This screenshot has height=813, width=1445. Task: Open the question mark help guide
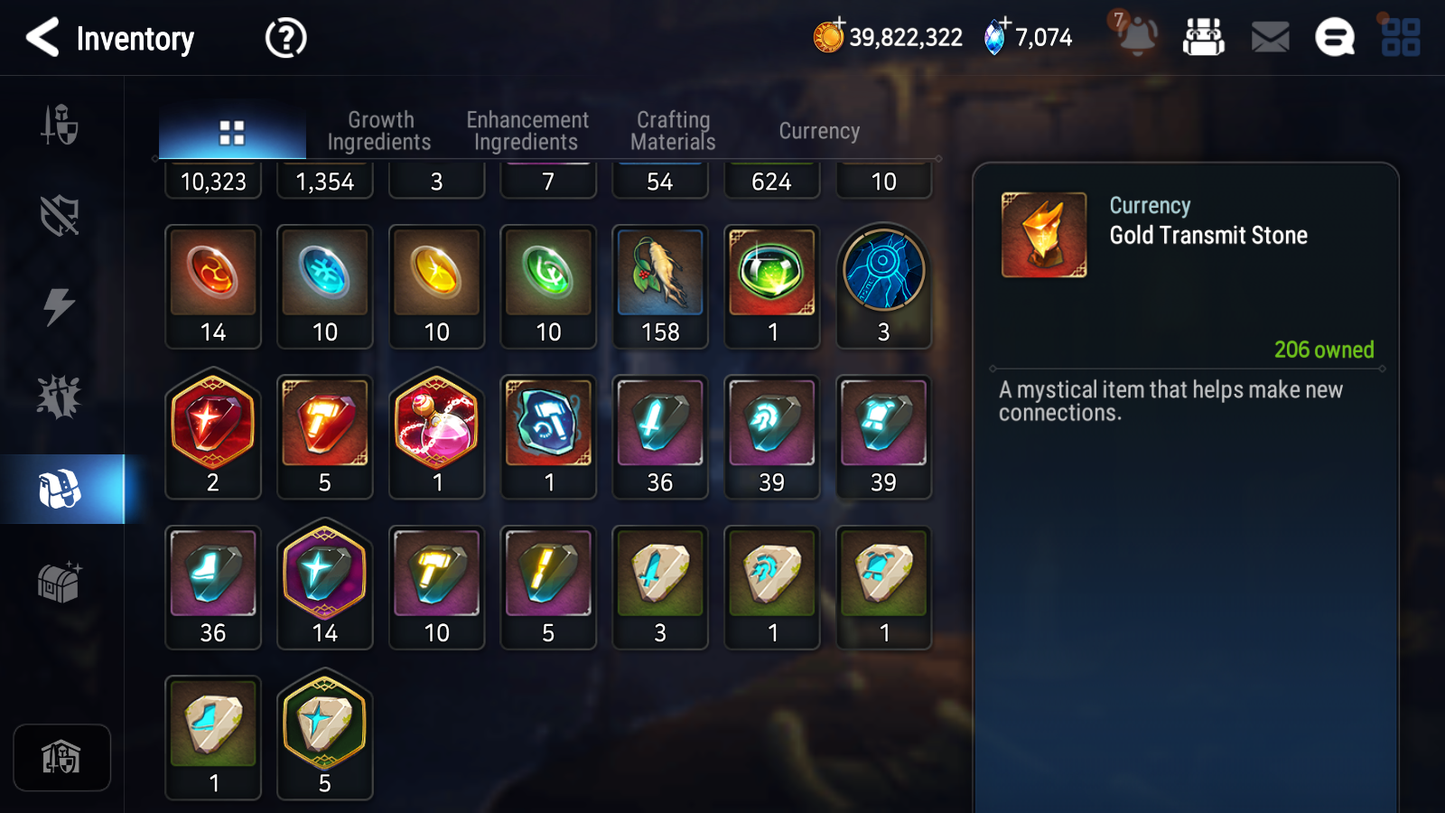[x=285, y=39]
